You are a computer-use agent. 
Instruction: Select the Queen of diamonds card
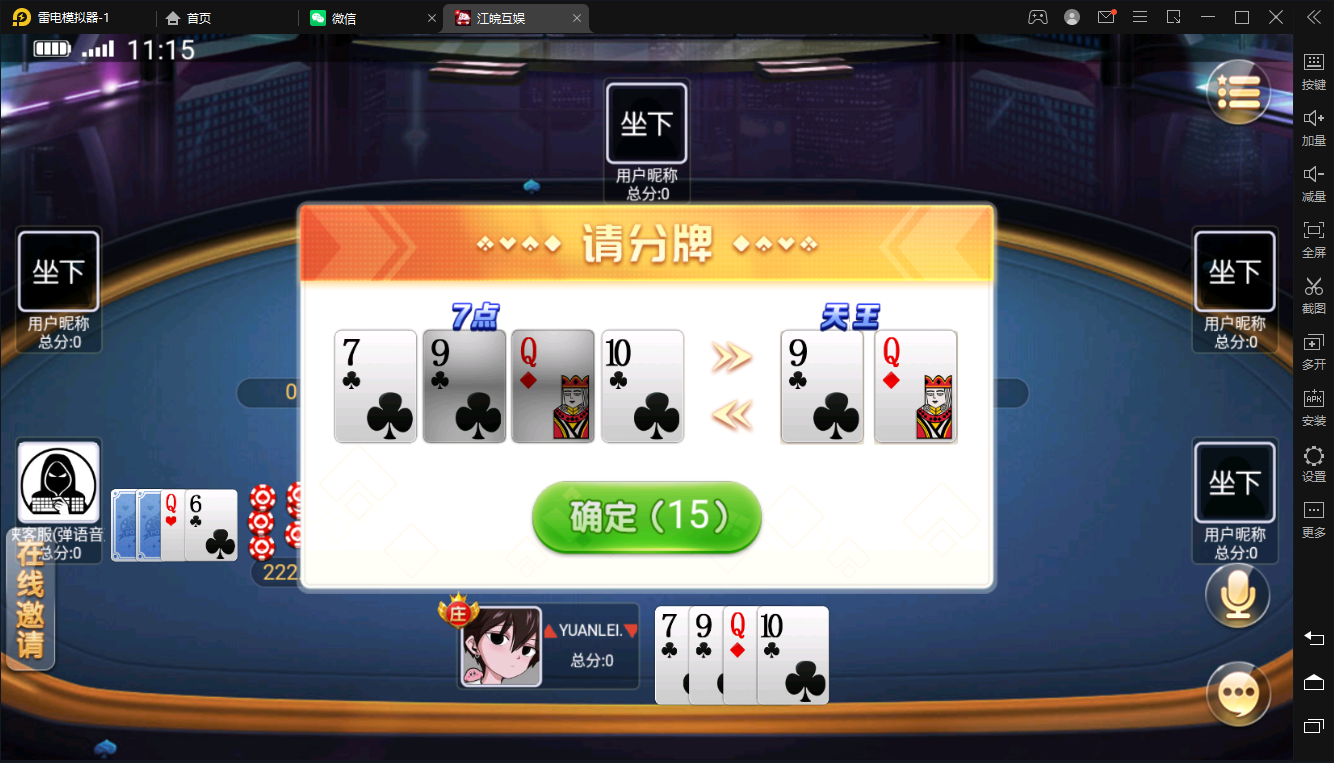[x=553, y=386]
